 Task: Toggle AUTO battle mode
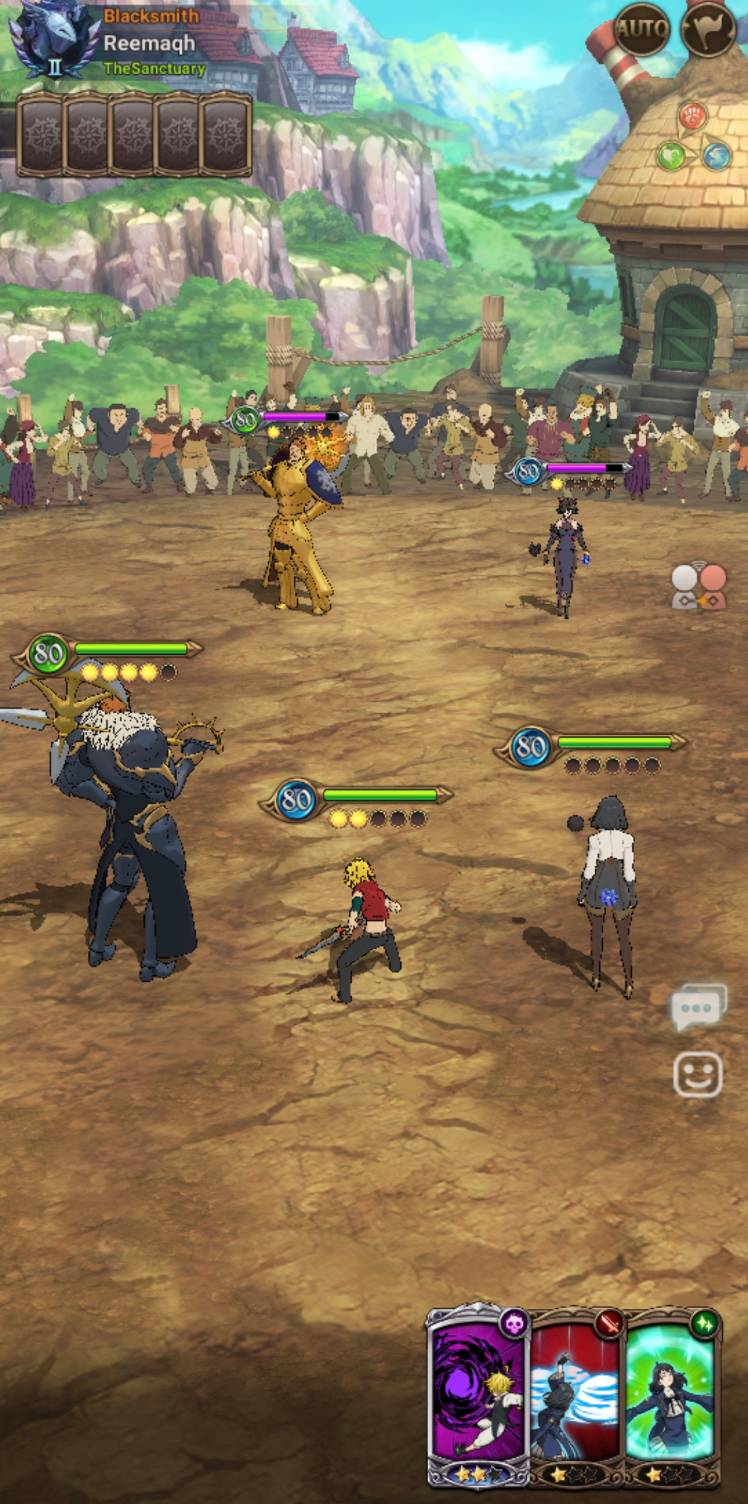click(x=641, y=30)
